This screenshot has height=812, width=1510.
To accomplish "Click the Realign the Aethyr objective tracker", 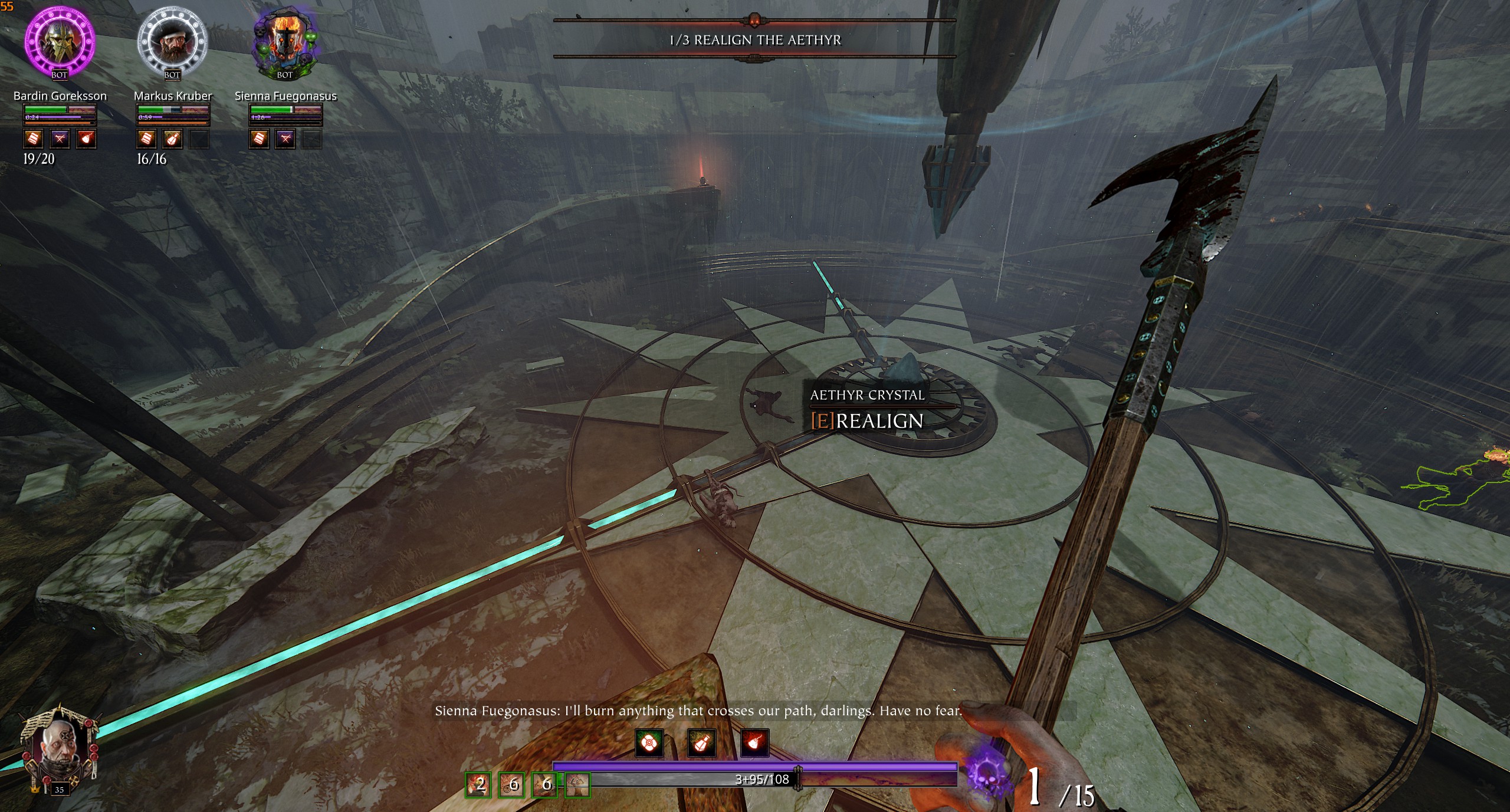I will (754, 40).
